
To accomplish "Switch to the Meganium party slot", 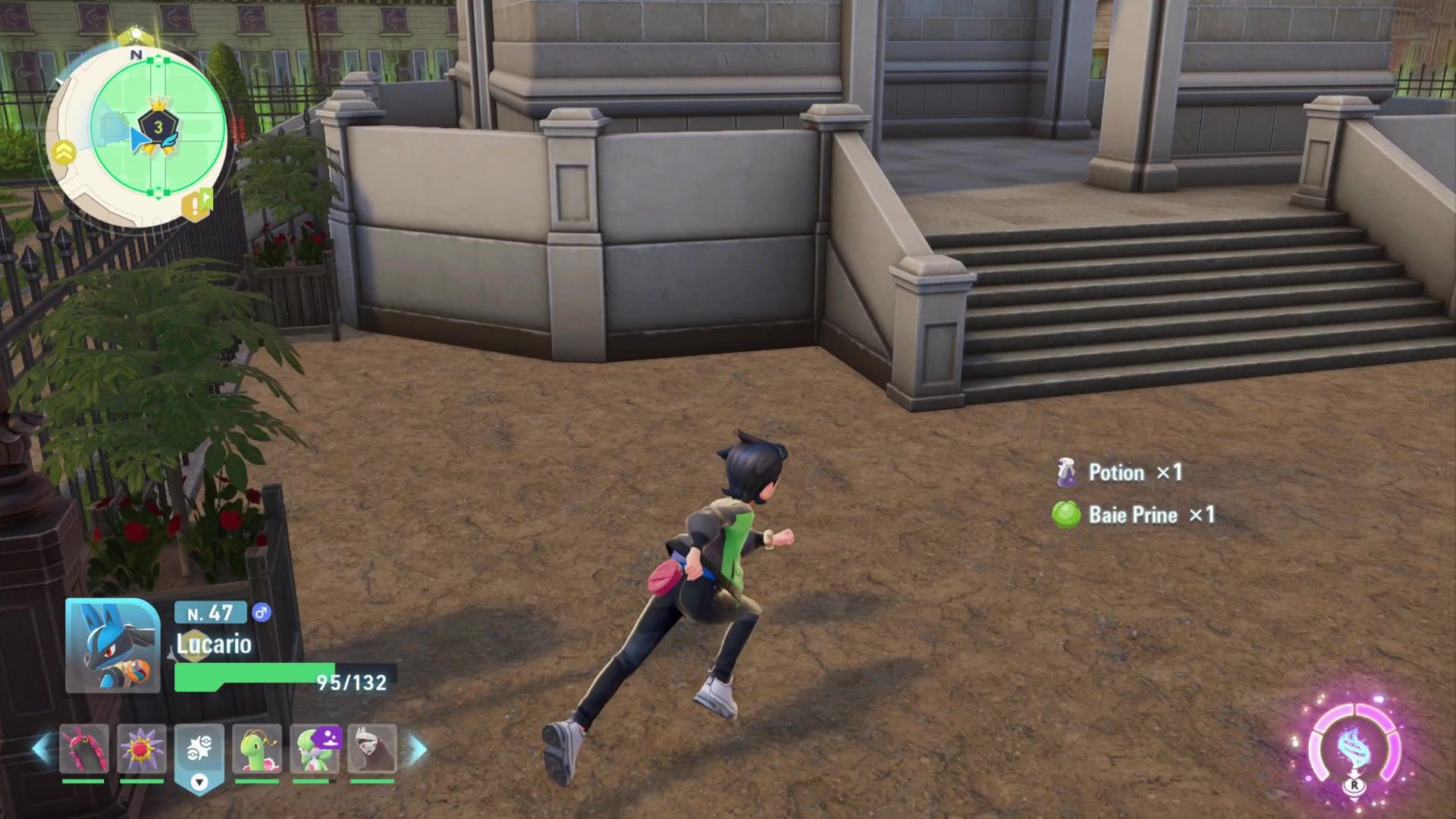I will (x=256, y=750).
